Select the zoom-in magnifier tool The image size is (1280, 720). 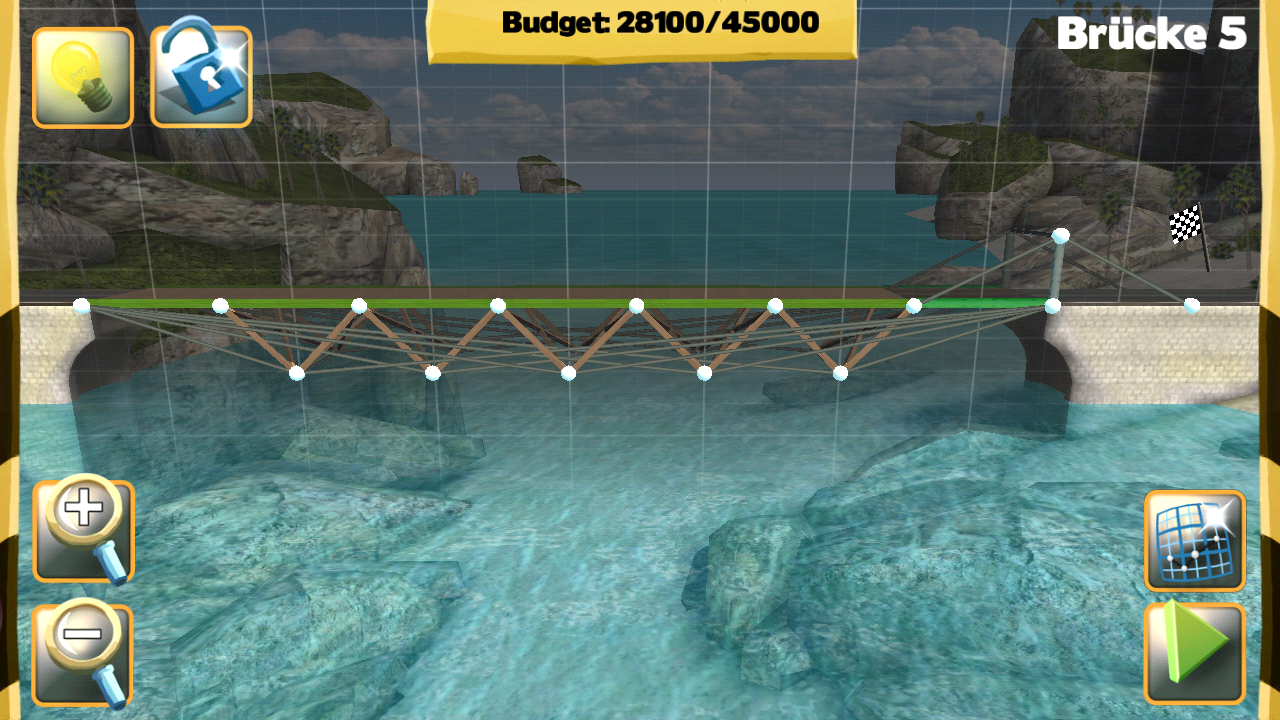tap(82, 530)
